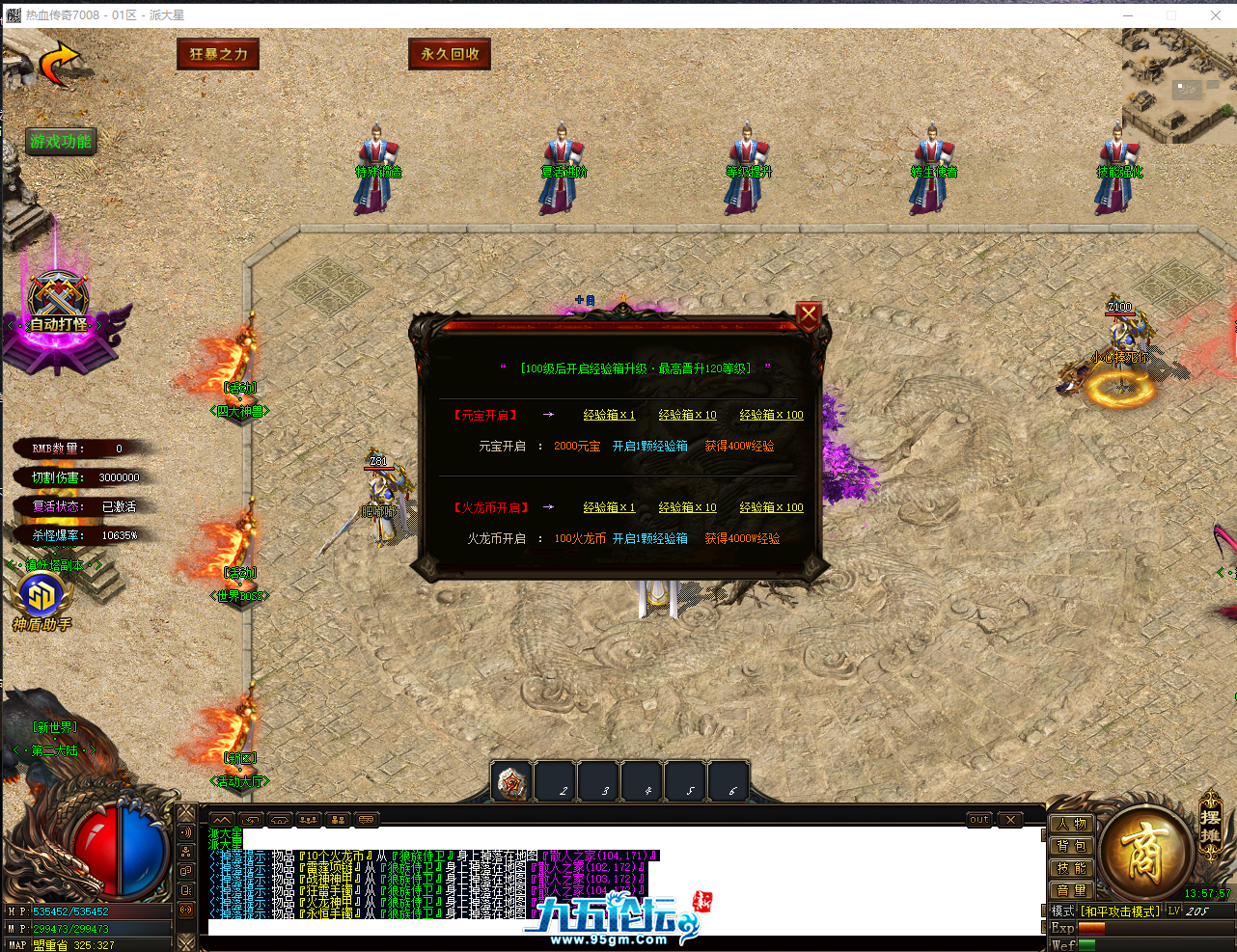Select hotbar slot 3
1237x952 pixels.
598,782
